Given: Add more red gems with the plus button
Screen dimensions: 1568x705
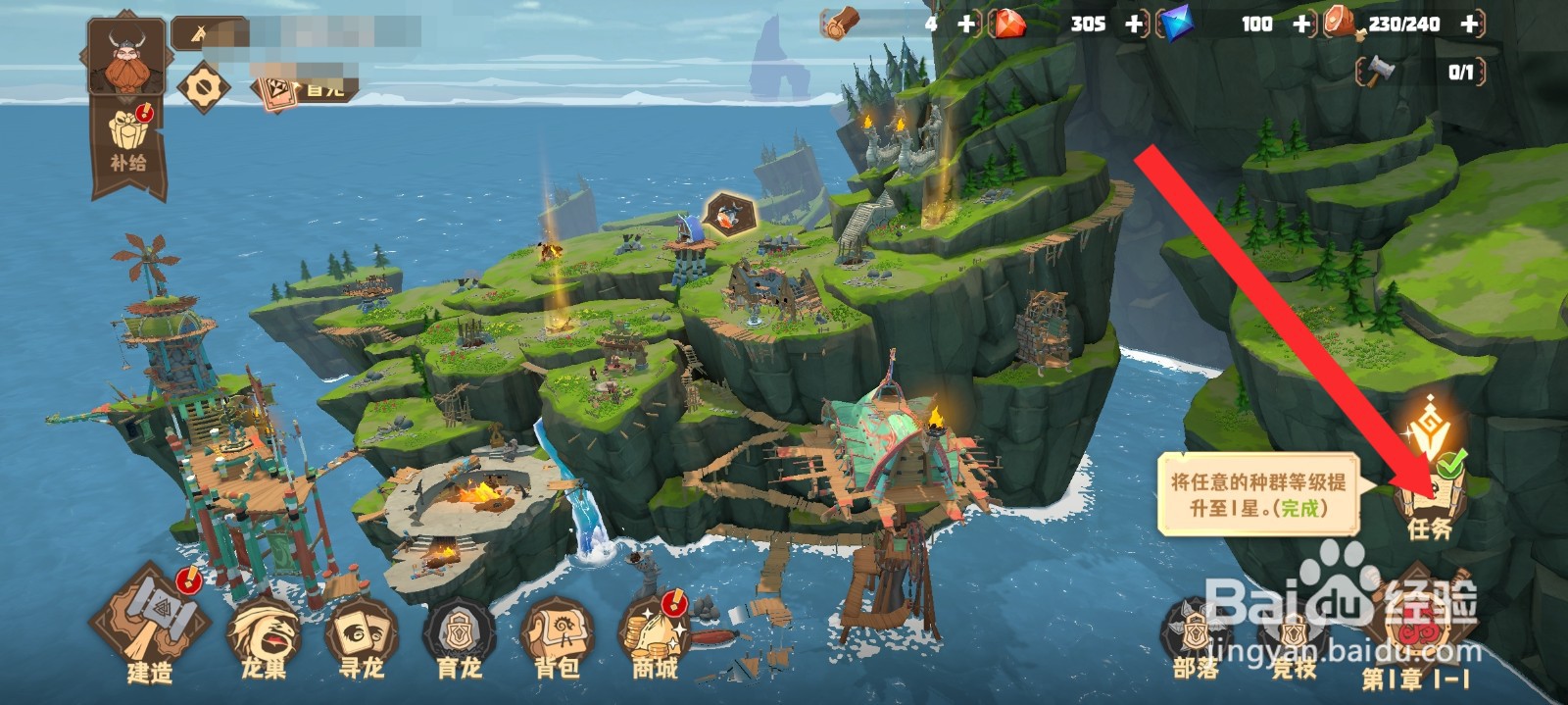Looking at the screenshot, I should [x=1134, y=24].
